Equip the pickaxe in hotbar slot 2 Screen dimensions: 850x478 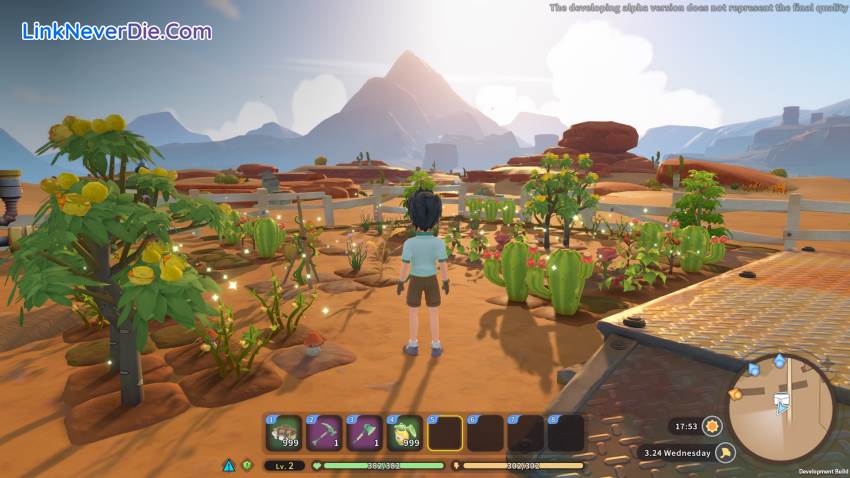click(x=323, y=433)
